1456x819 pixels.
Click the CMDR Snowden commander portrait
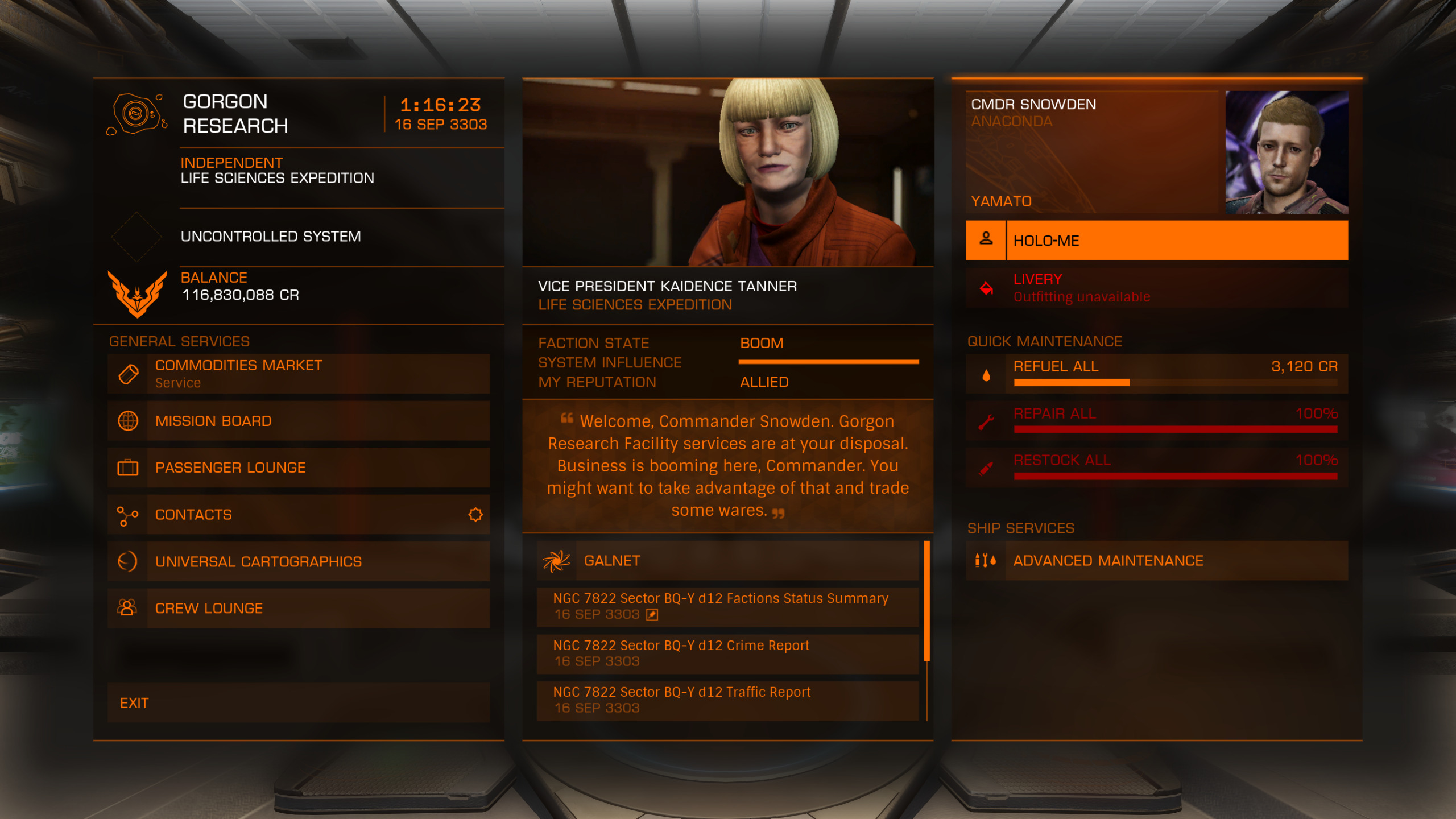pyautogui.click(x=1287, y=152)
